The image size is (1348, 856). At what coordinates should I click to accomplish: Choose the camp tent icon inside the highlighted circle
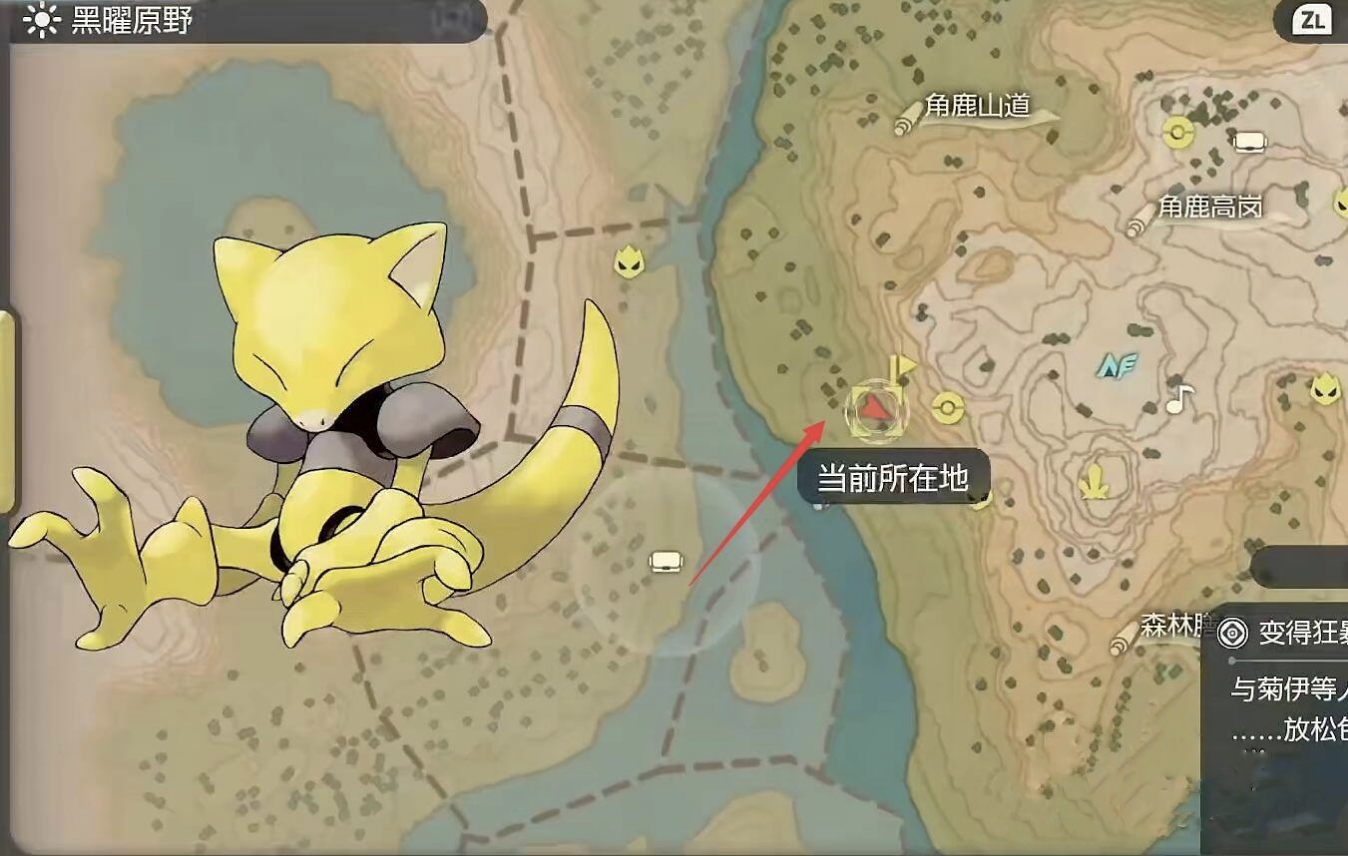(666, 561)
